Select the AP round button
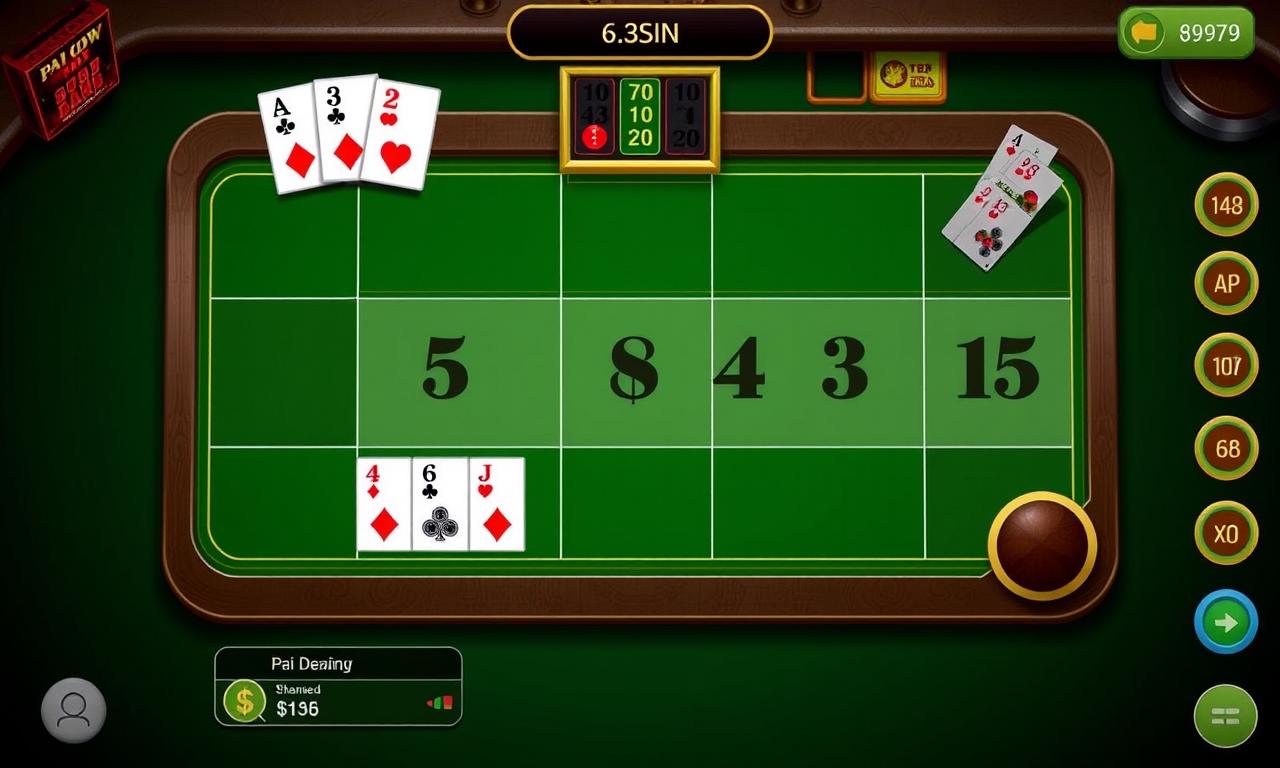This screenshot has height=768, width=1280. [1226, 284]
